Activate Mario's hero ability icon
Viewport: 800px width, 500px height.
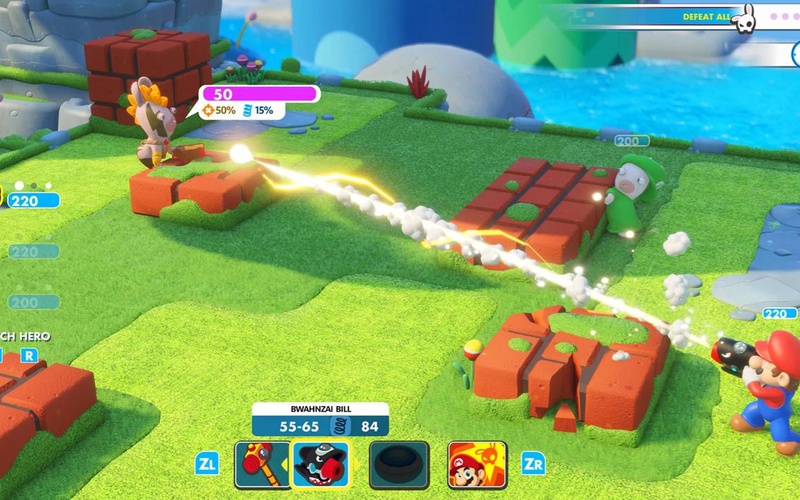(x=476, y=464)
